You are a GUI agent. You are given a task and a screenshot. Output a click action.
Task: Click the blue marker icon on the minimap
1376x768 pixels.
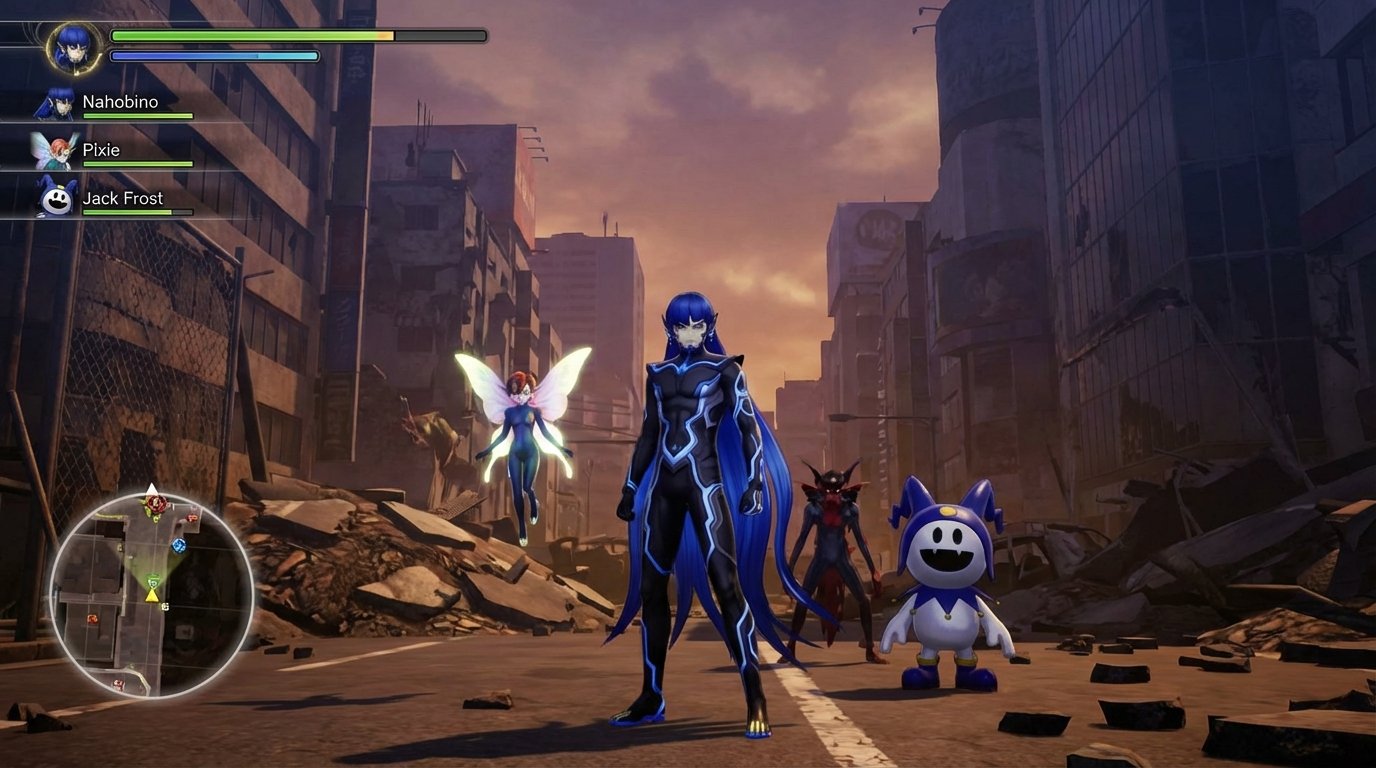pyautogui.click(x=179, y=544)
